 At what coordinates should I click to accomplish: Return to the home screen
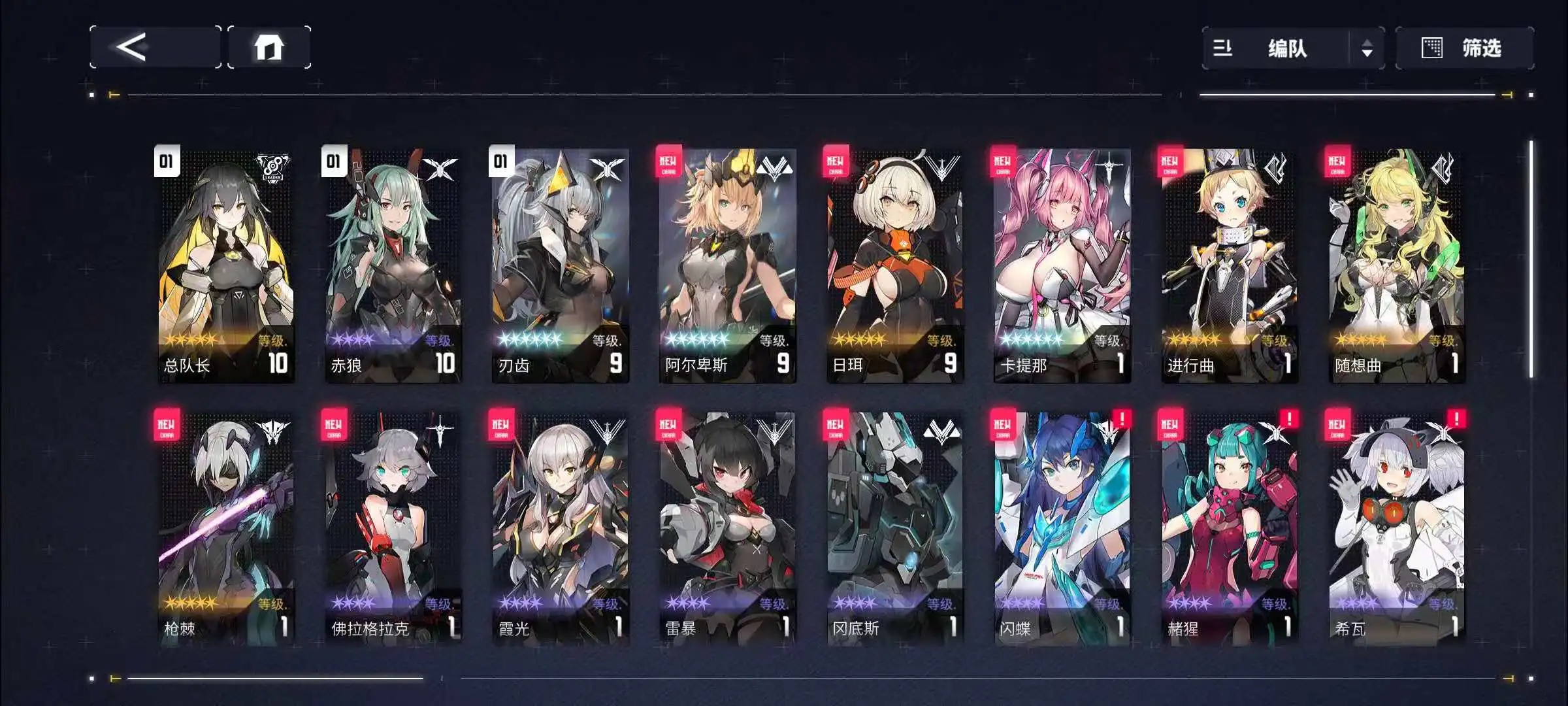(x=269, y=47)
